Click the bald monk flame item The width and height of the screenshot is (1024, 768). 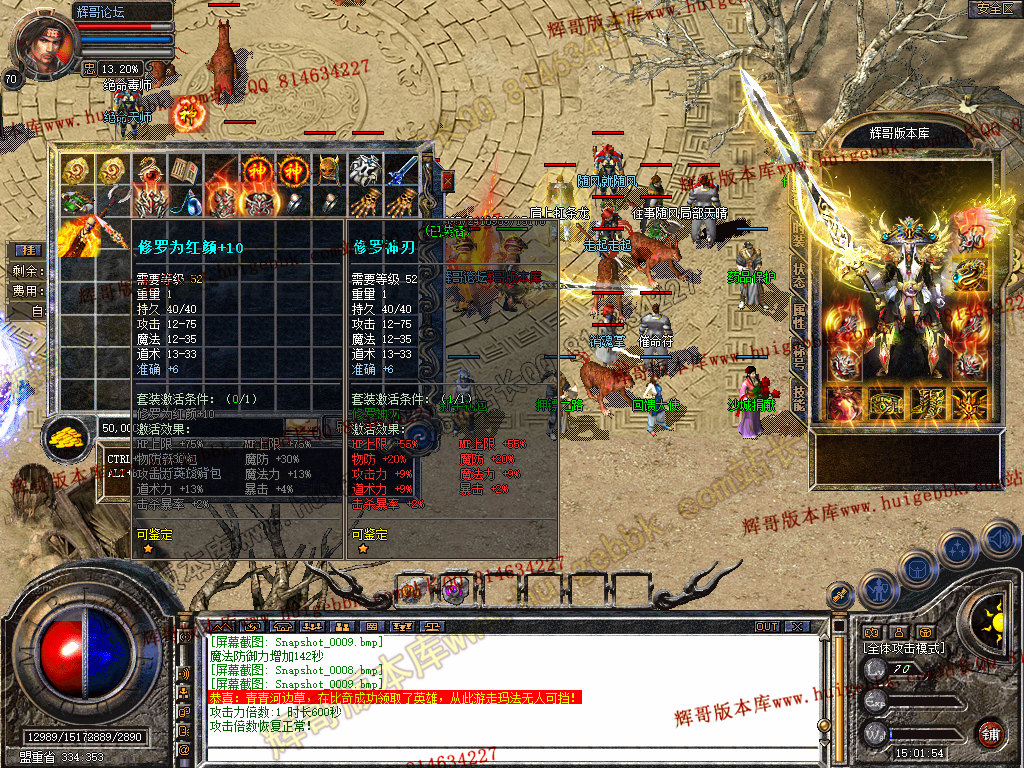point(76,238)
